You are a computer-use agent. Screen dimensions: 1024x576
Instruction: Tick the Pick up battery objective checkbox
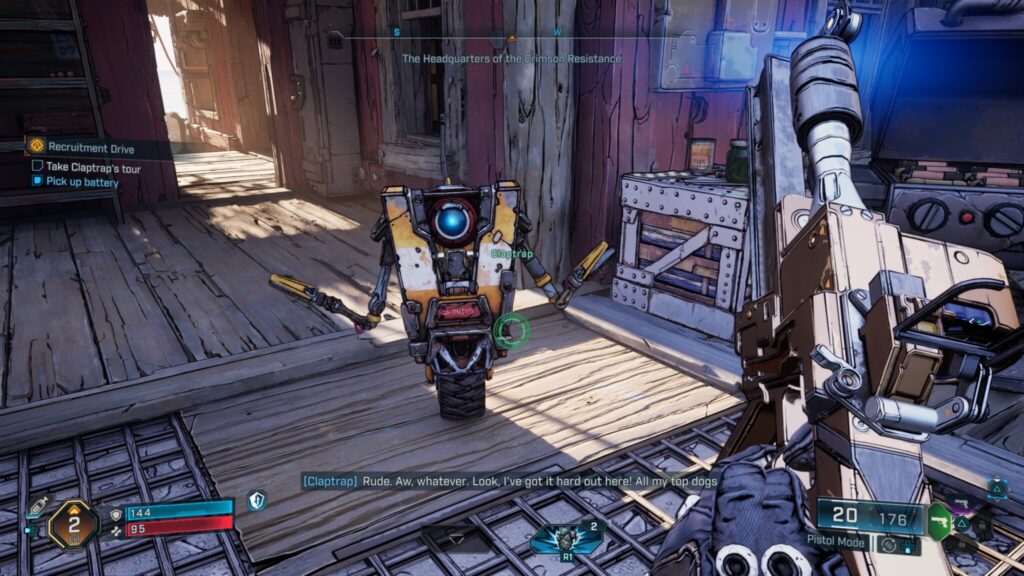(37, 182)
